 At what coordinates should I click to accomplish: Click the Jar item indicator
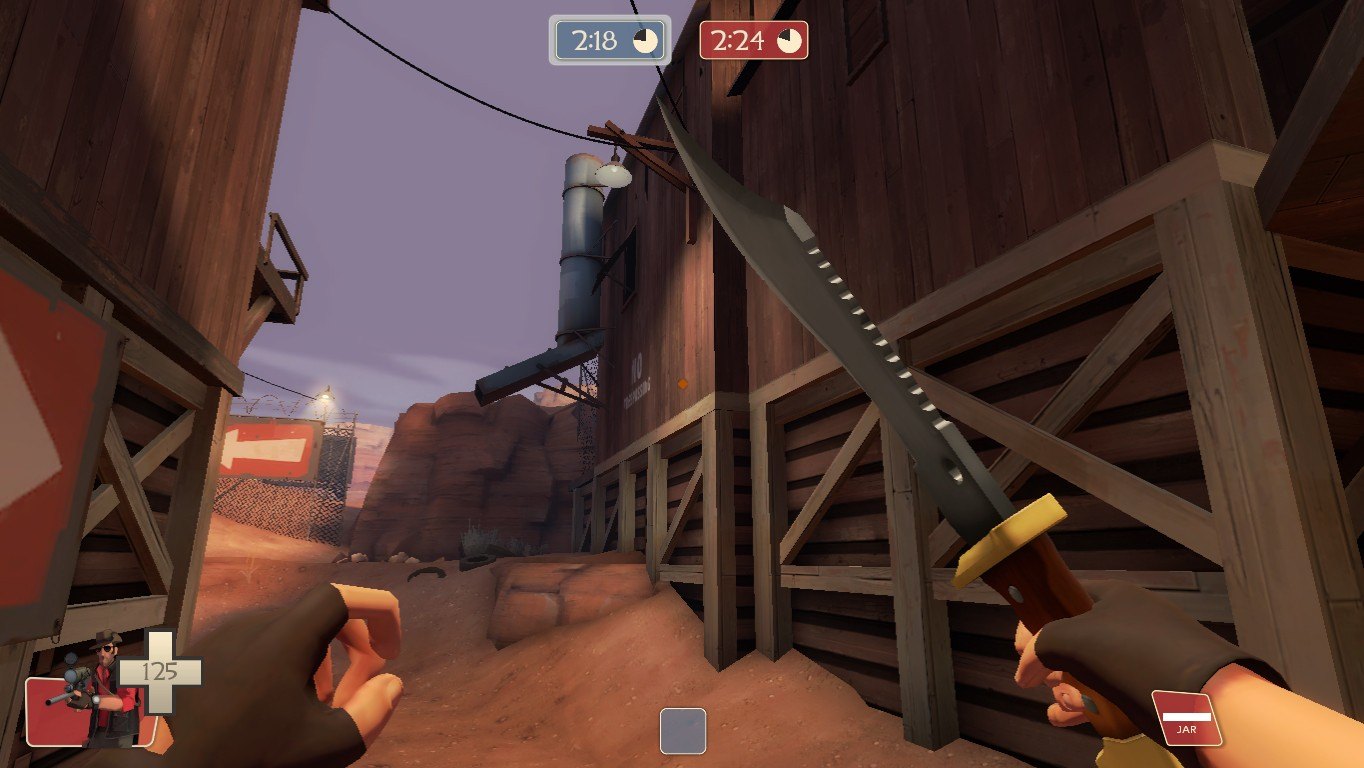(1187, 718)
